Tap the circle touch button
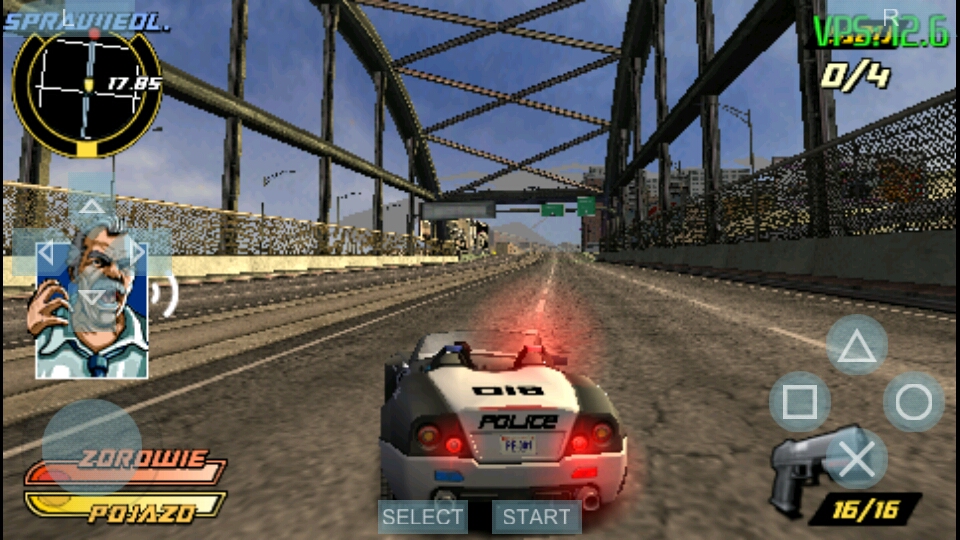Image resolution: width=960 pixels, height=540 pixels. pos(913,402)
